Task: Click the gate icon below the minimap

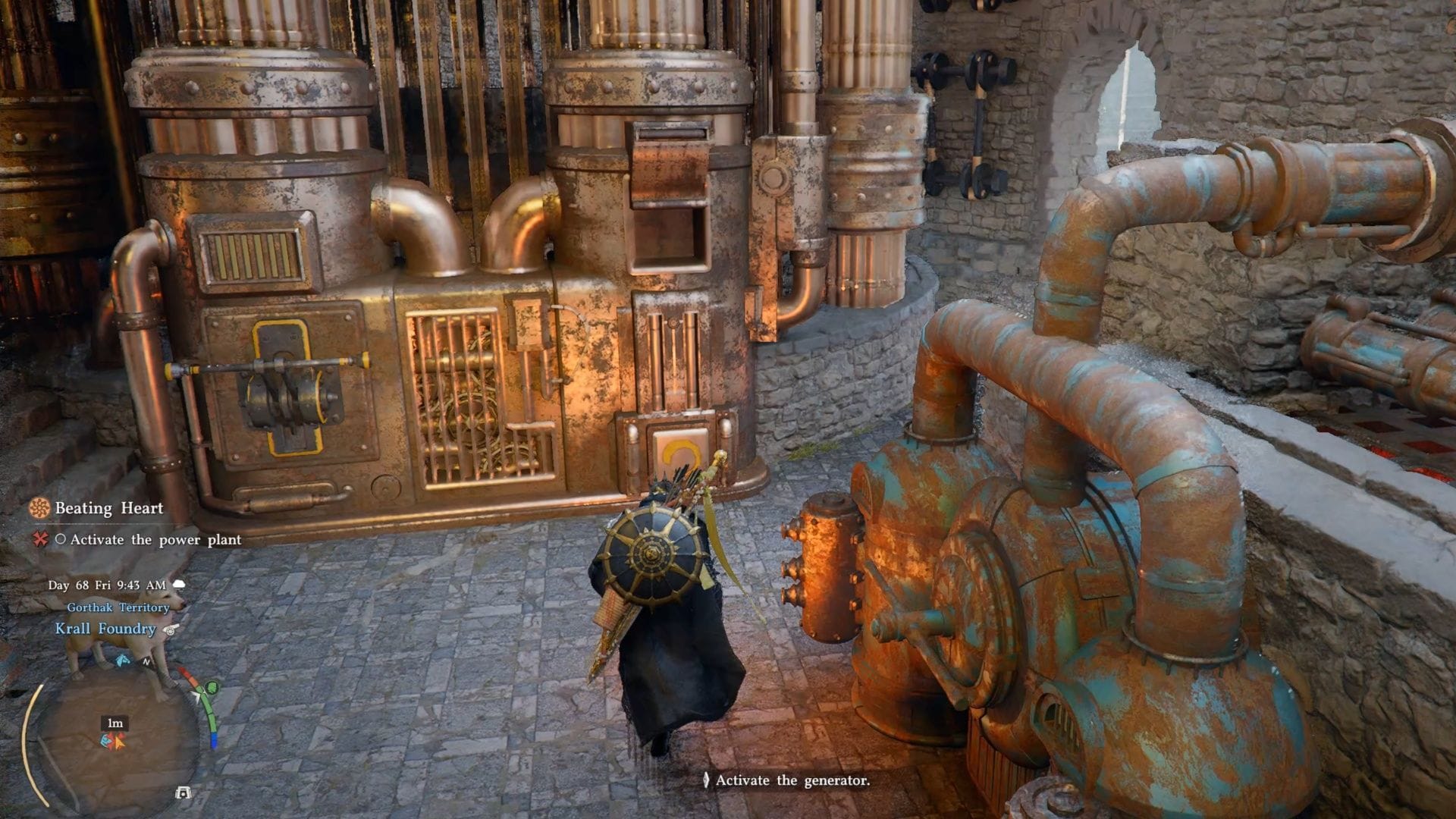Action: click(183, 793)
